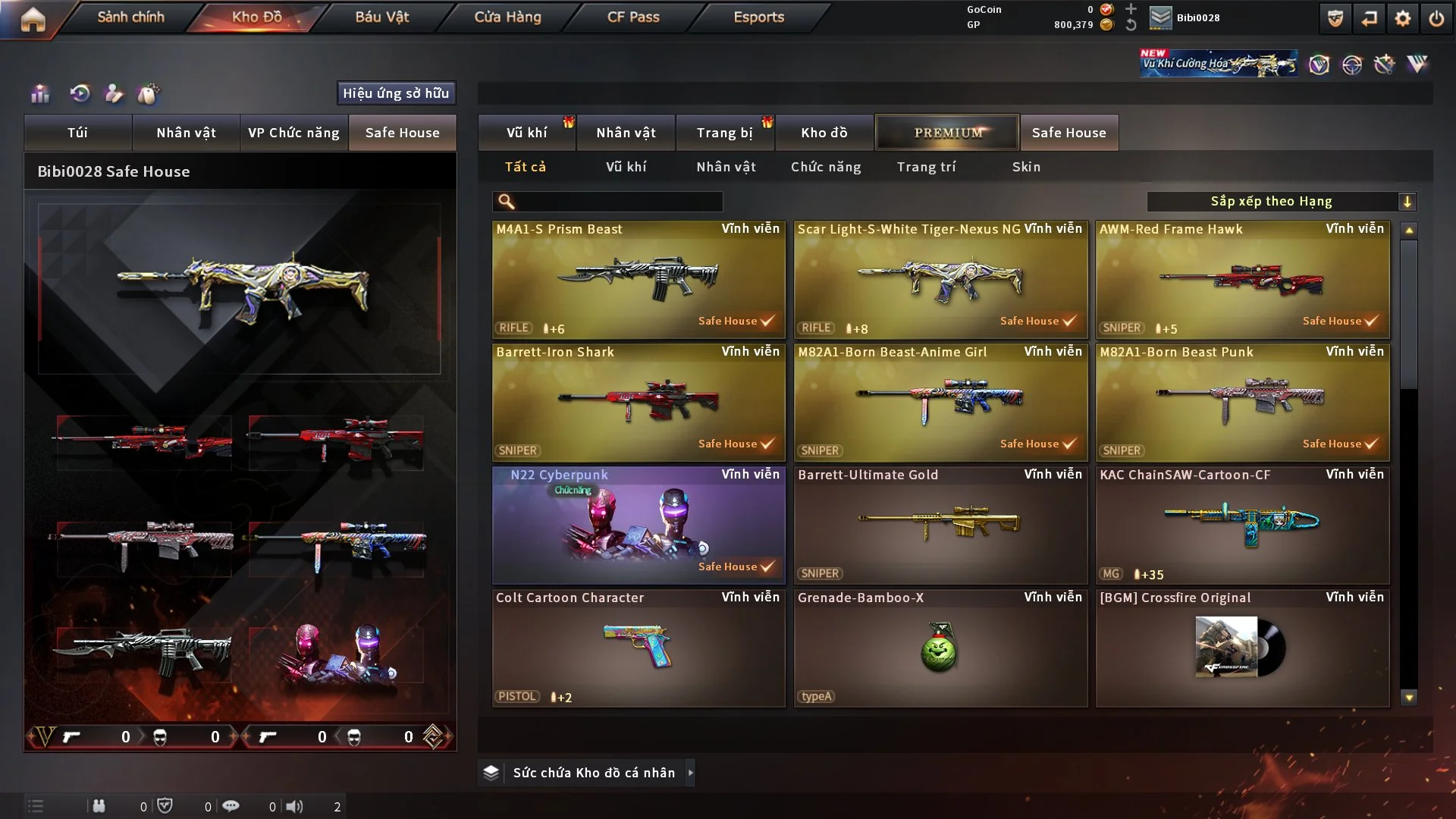Open the Hiệu ứng sở hữu button
Screen dimensions: 1456x819
pyautogui.click(x=396, y=93)
